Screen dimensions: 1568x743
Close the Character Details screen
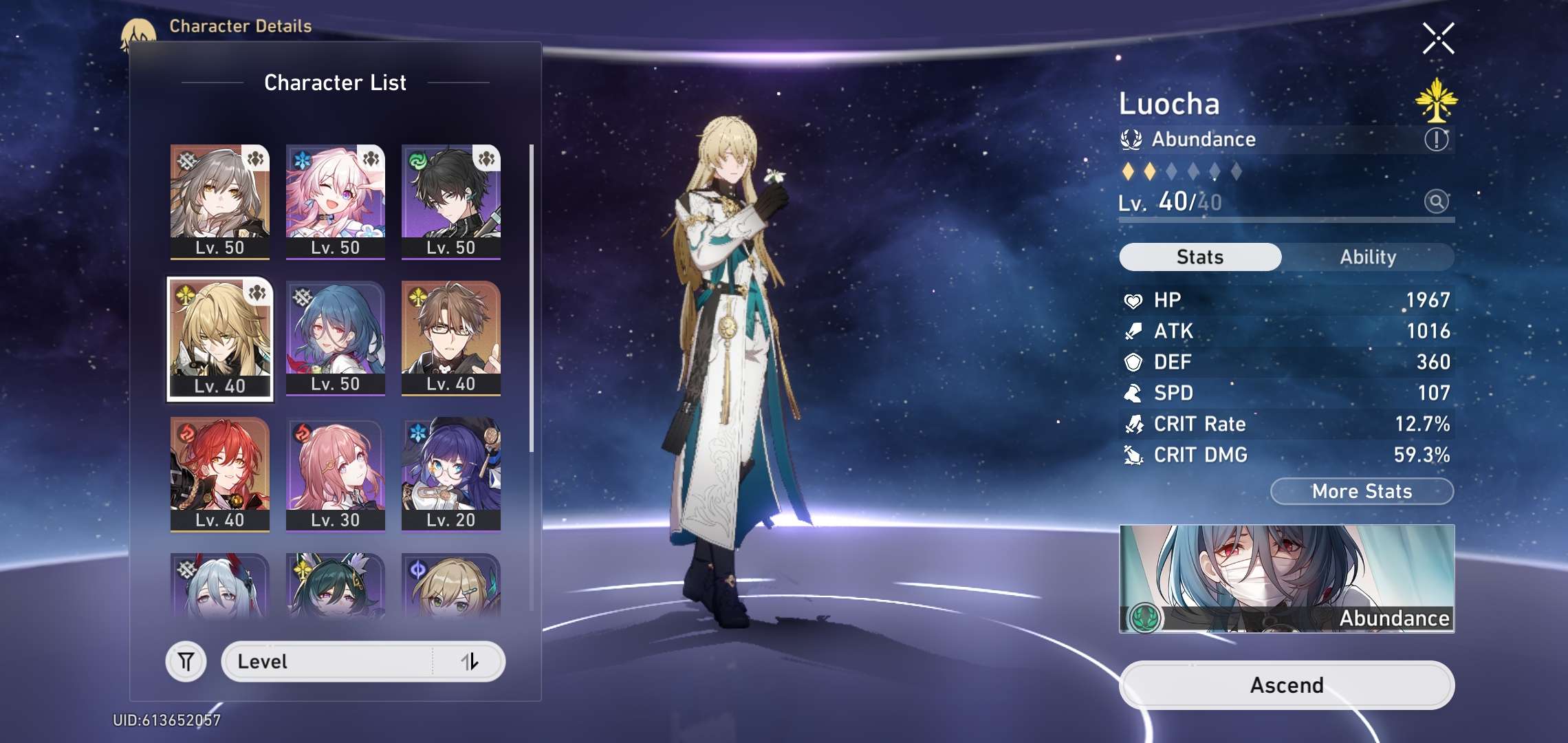click(1438, 39)
